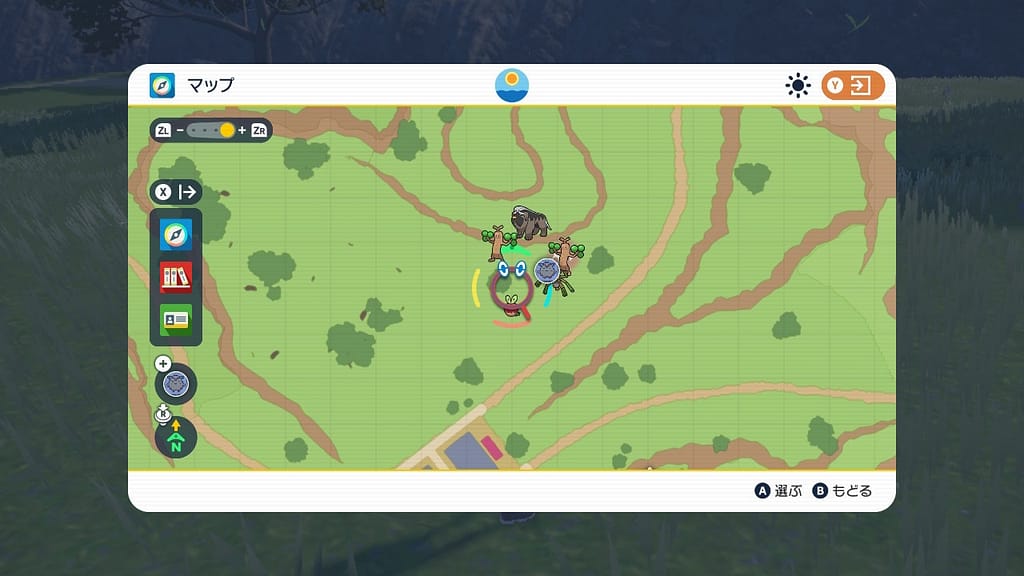1024x576 pixels.
Task: Click the orange exit map button
Action: [x=853, y=85]
